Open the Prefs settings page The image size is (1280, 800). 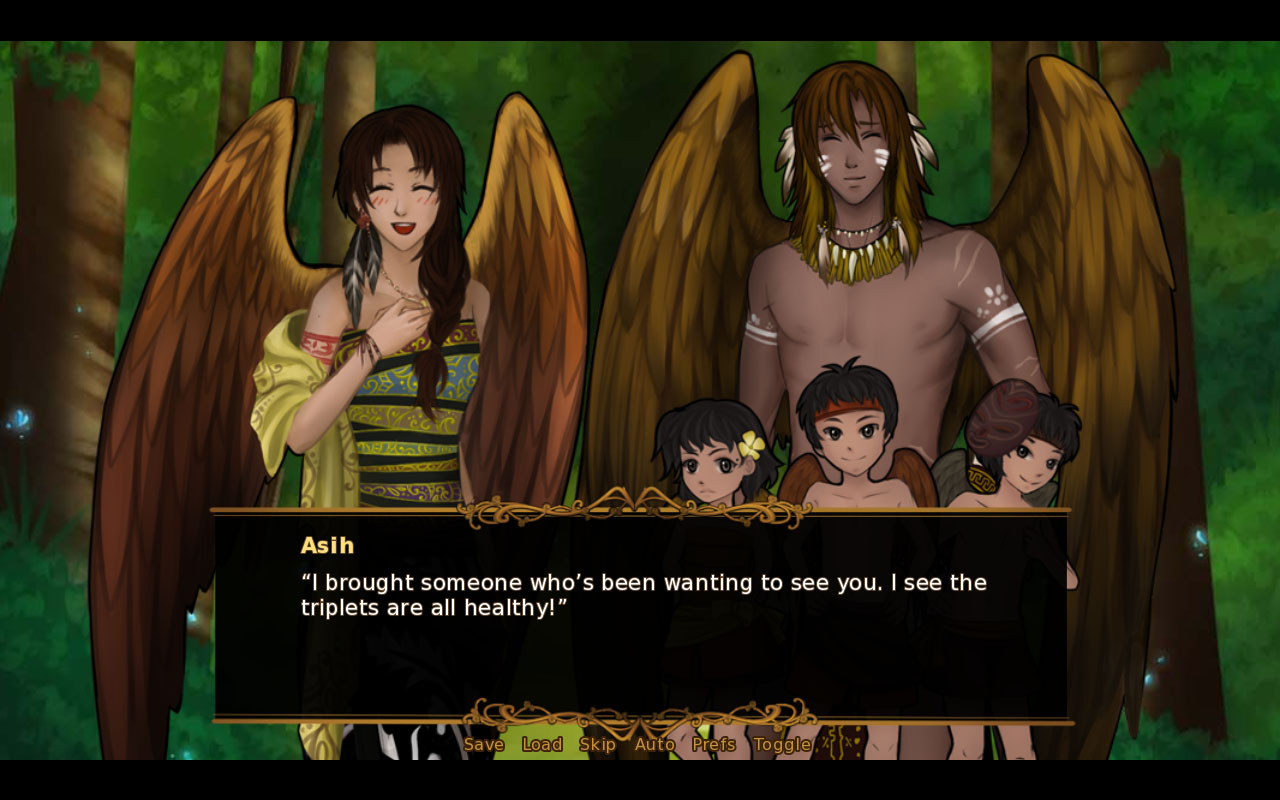(x=713, y=744)
